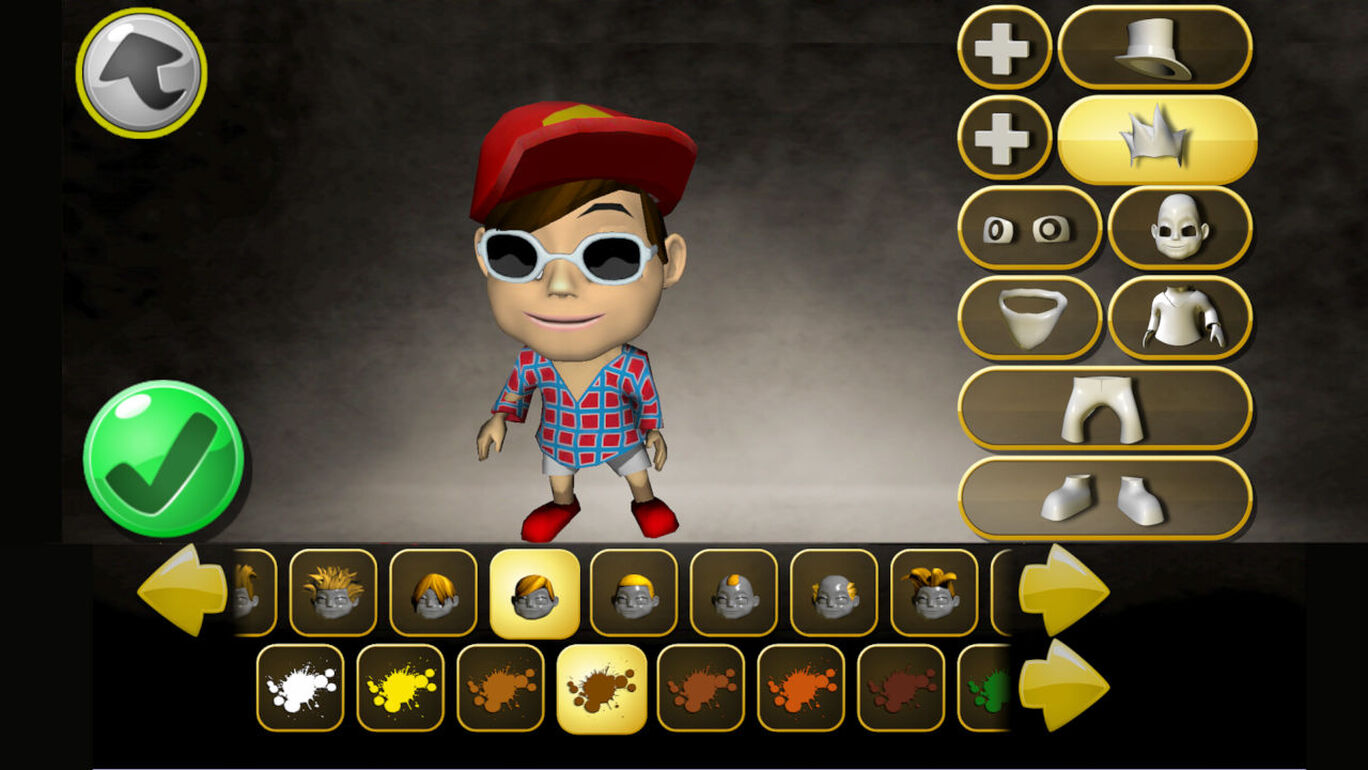Click the plus button beside the hat
1368x770 pixels.
click(x=1004, y=48)
